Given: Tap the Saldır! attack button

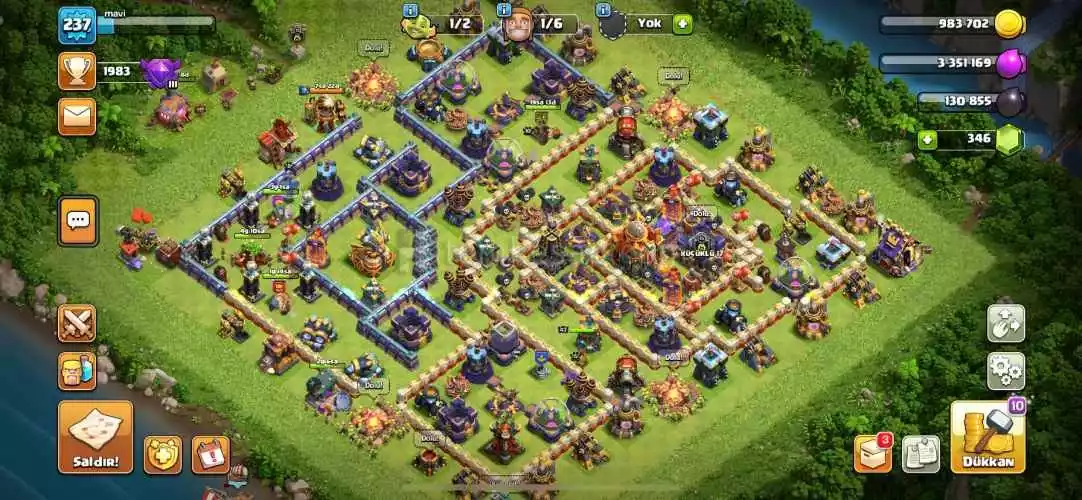Looking at the screenshot, I should pos(95,437).
